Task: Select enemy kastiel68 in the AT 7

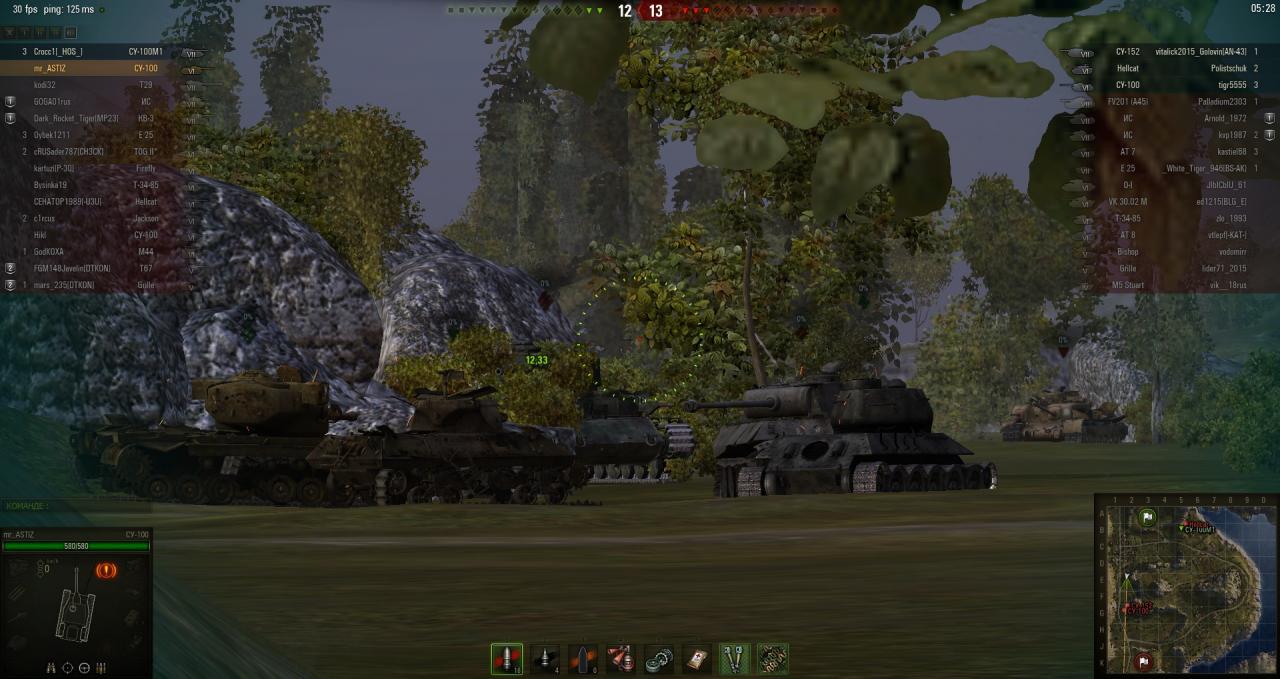Action: [x=1180, y=152]
